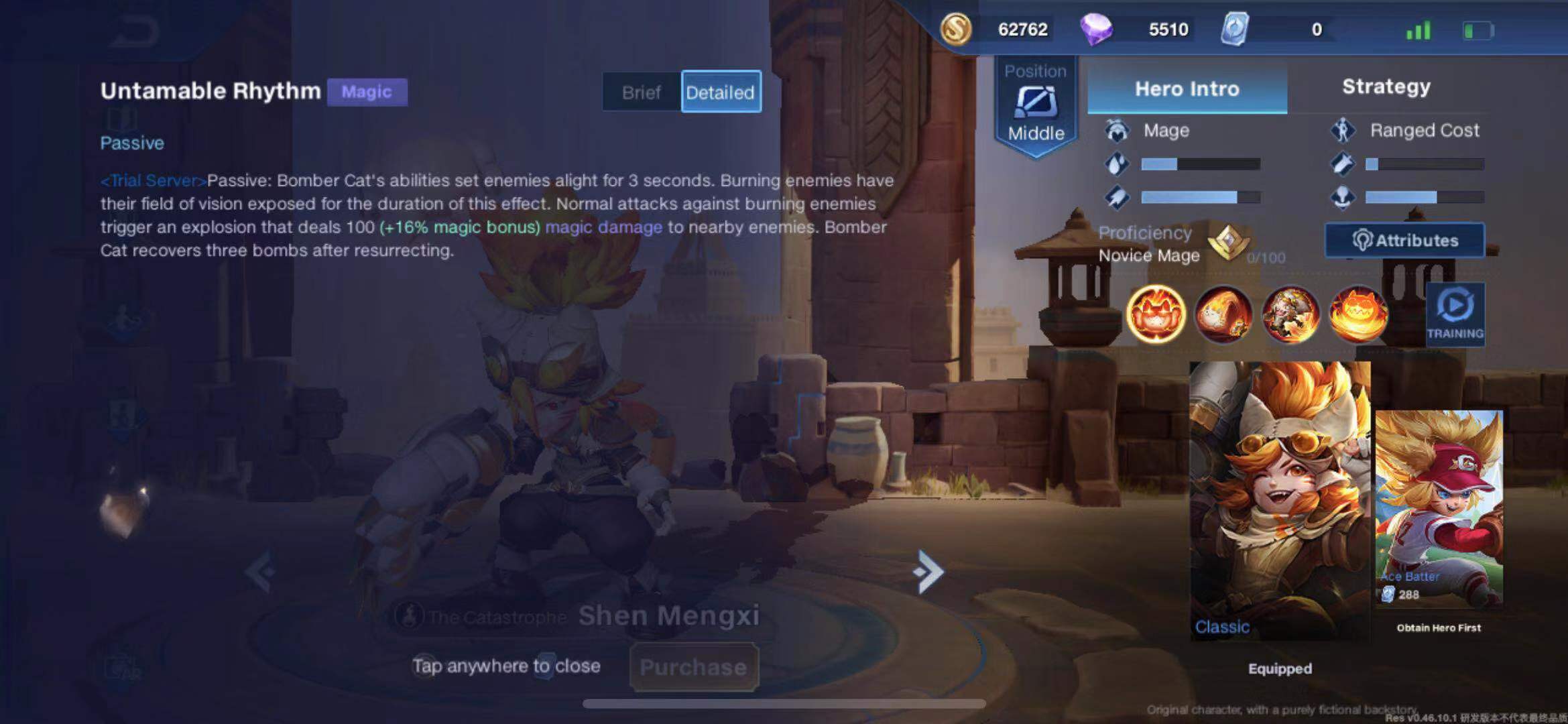The image size is (1568, 724).
Task: Open the Hero Intro tab
Action: pyautogui.click(x=1187, y=89)
